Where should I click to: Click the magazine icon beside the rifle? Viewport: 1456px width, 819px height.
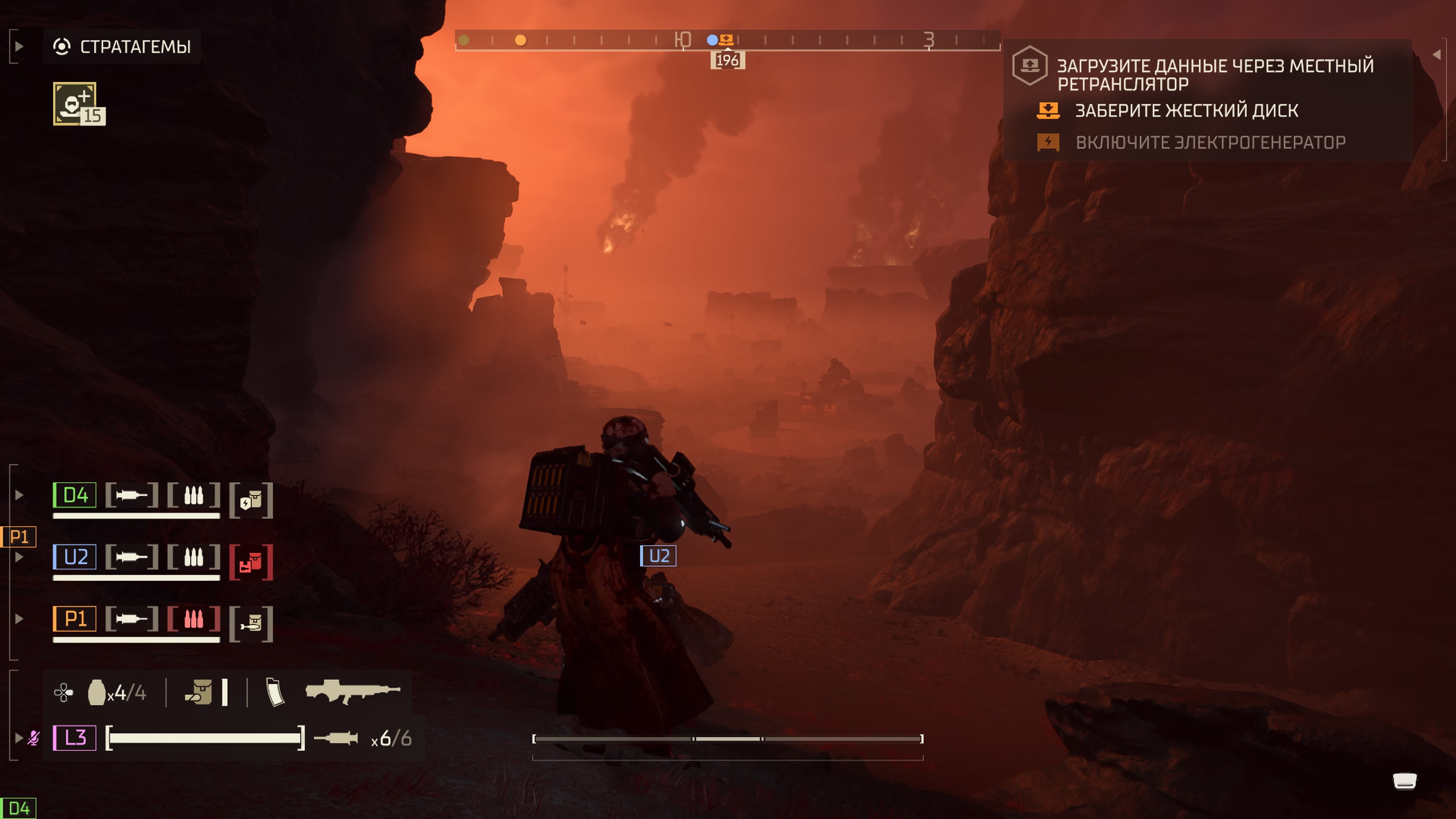point(275,692)
